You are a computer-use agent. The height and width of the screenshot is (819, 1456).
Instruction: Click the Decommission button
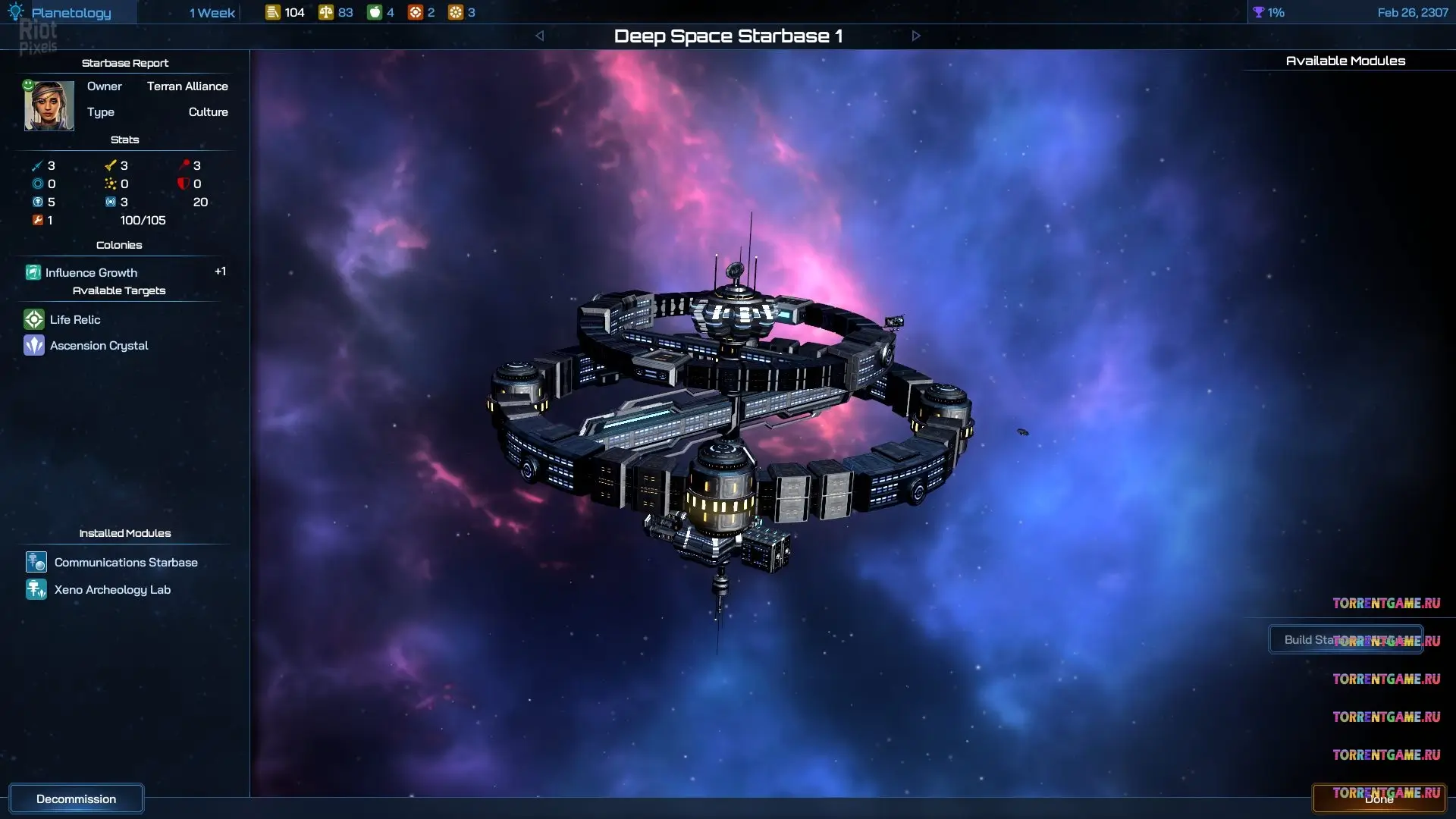click(x=76, y=799)
